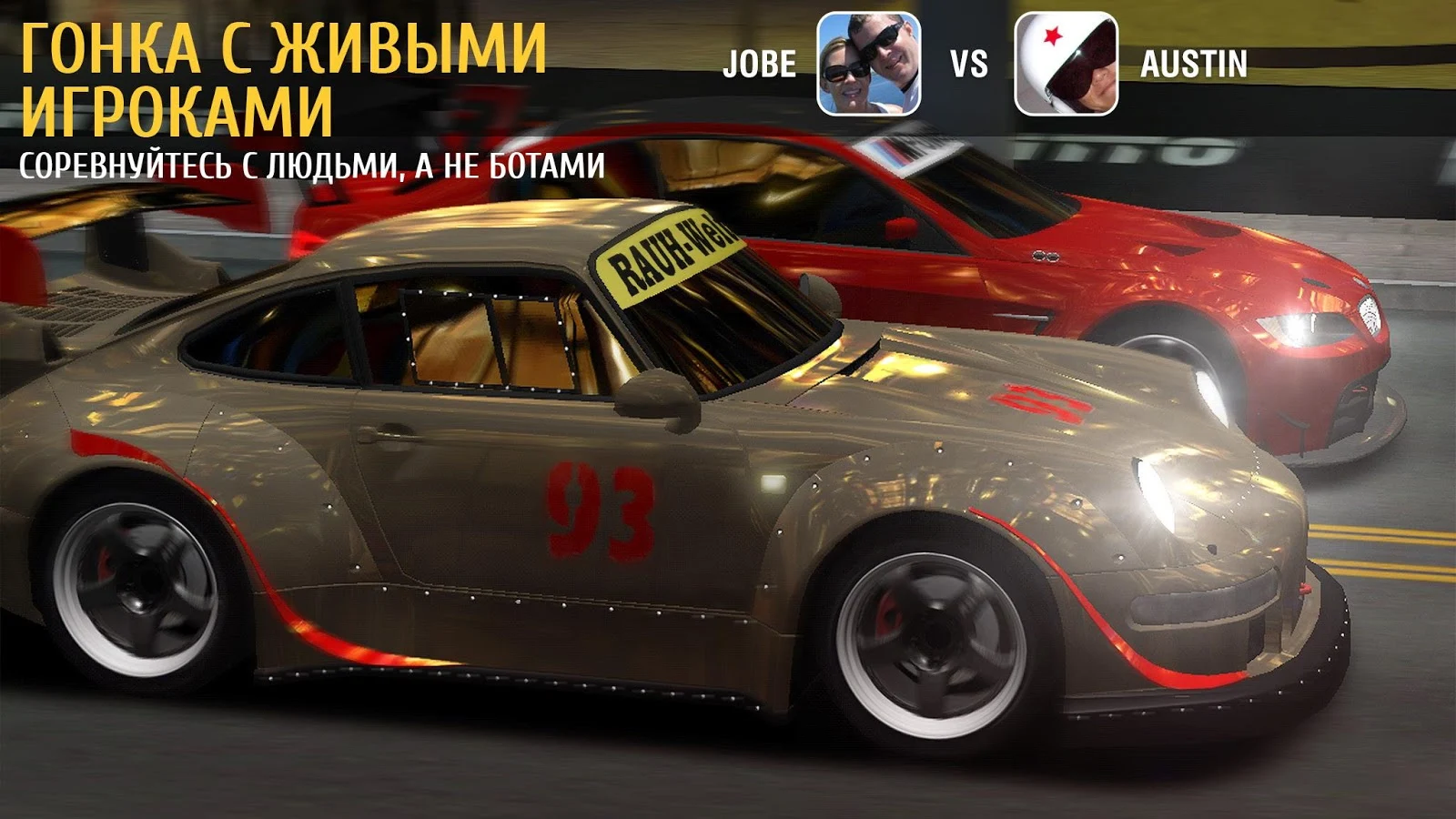Select Austin's helmet avatar picture
1456x819 pixels.
click(x=1066, y=64)
